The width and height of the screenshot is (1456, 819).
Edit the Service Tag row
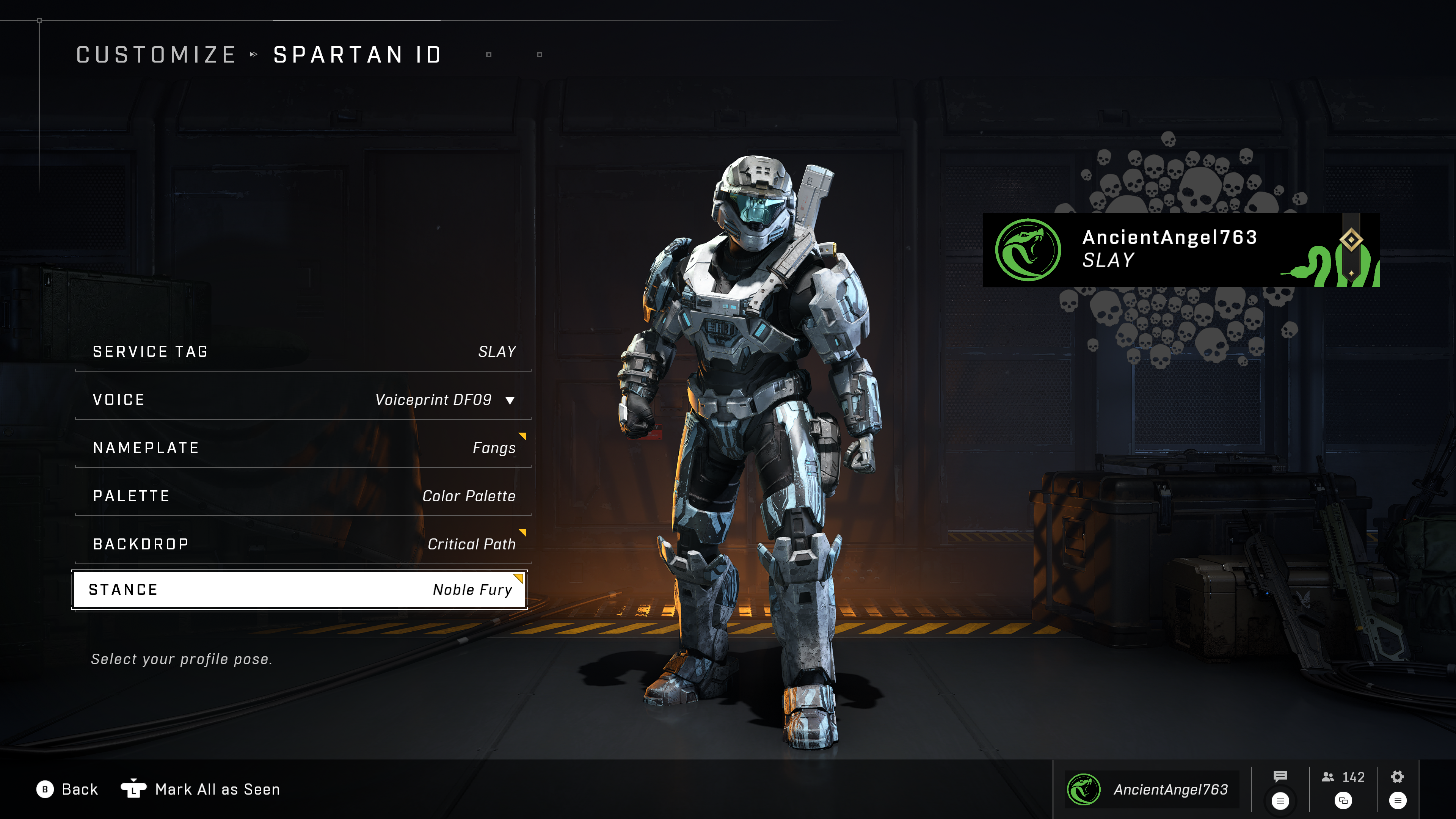303,351
